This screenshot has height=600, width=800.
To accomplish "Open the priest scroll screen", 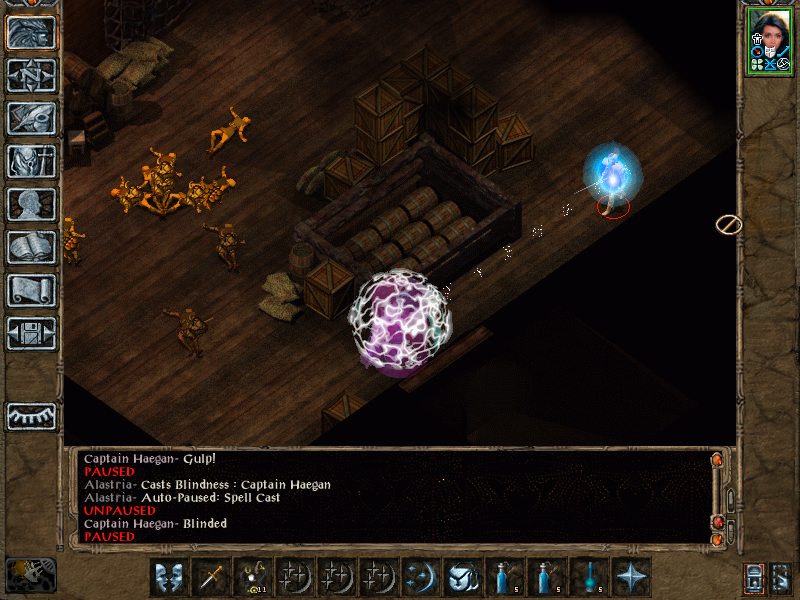I will pos(32,290).
